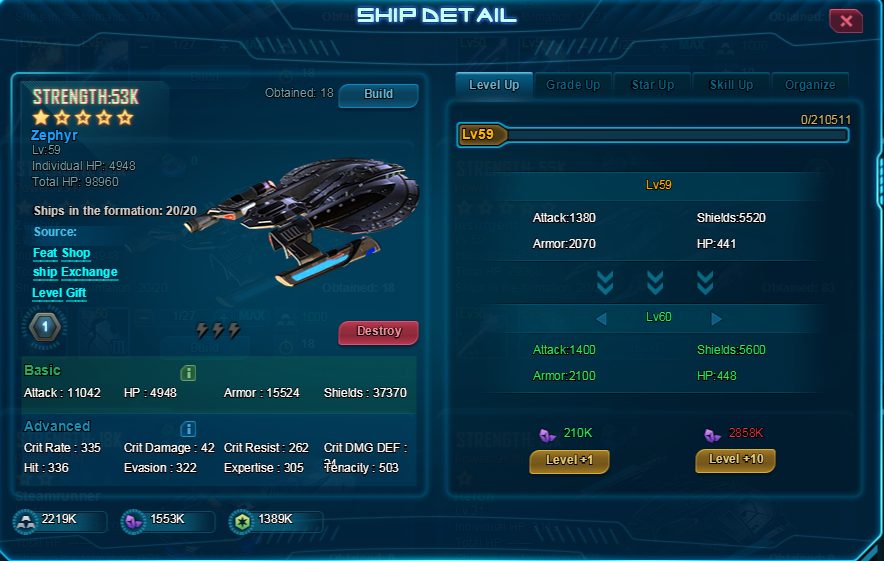Follow the Feat Shop source link
Image resolution: width=884 pixels, height=561 pixels.
coord(61,254)
